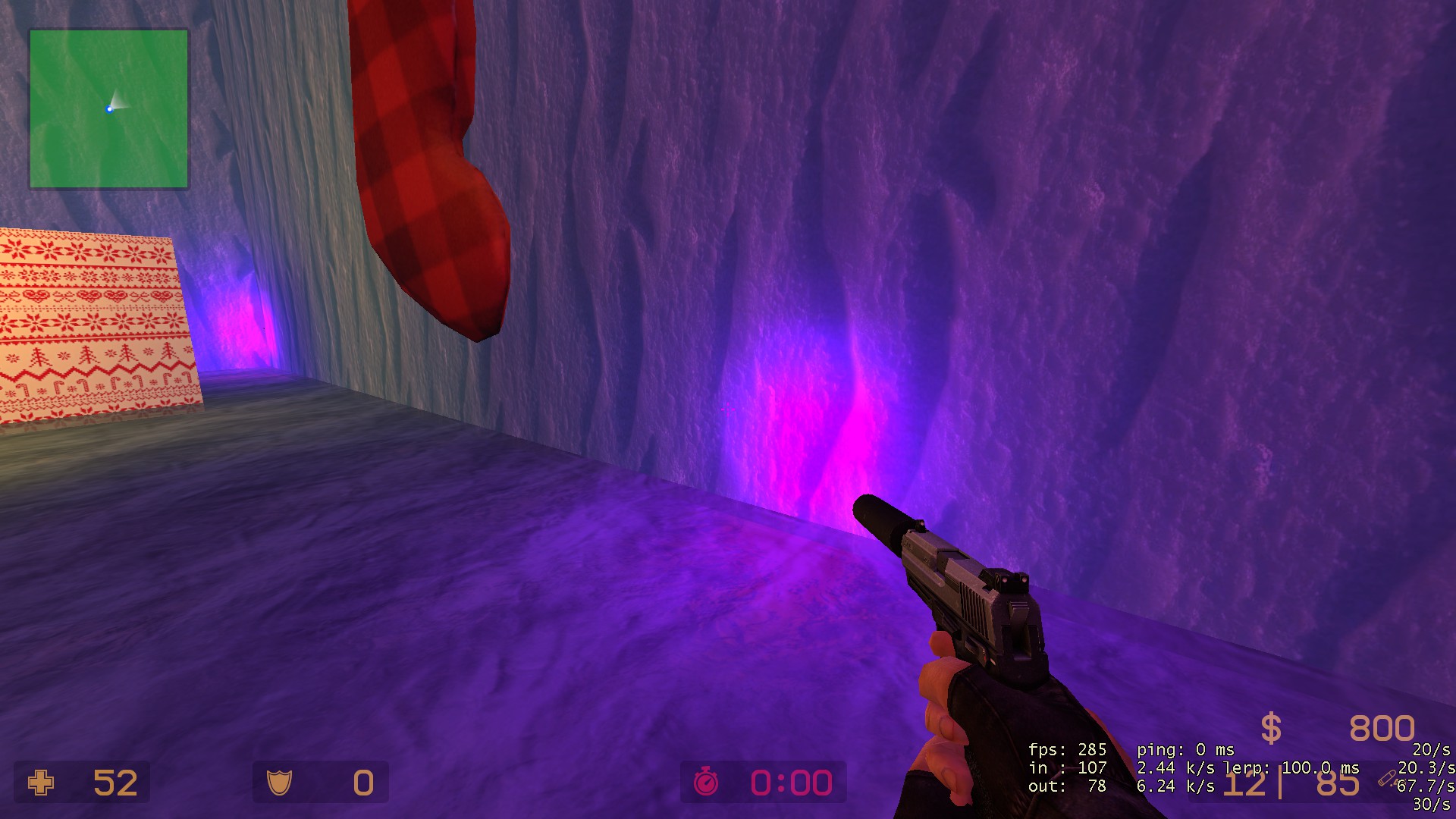1456x819 pixels.
Task: Click the green radar minimap
Action: pos(108,108)
